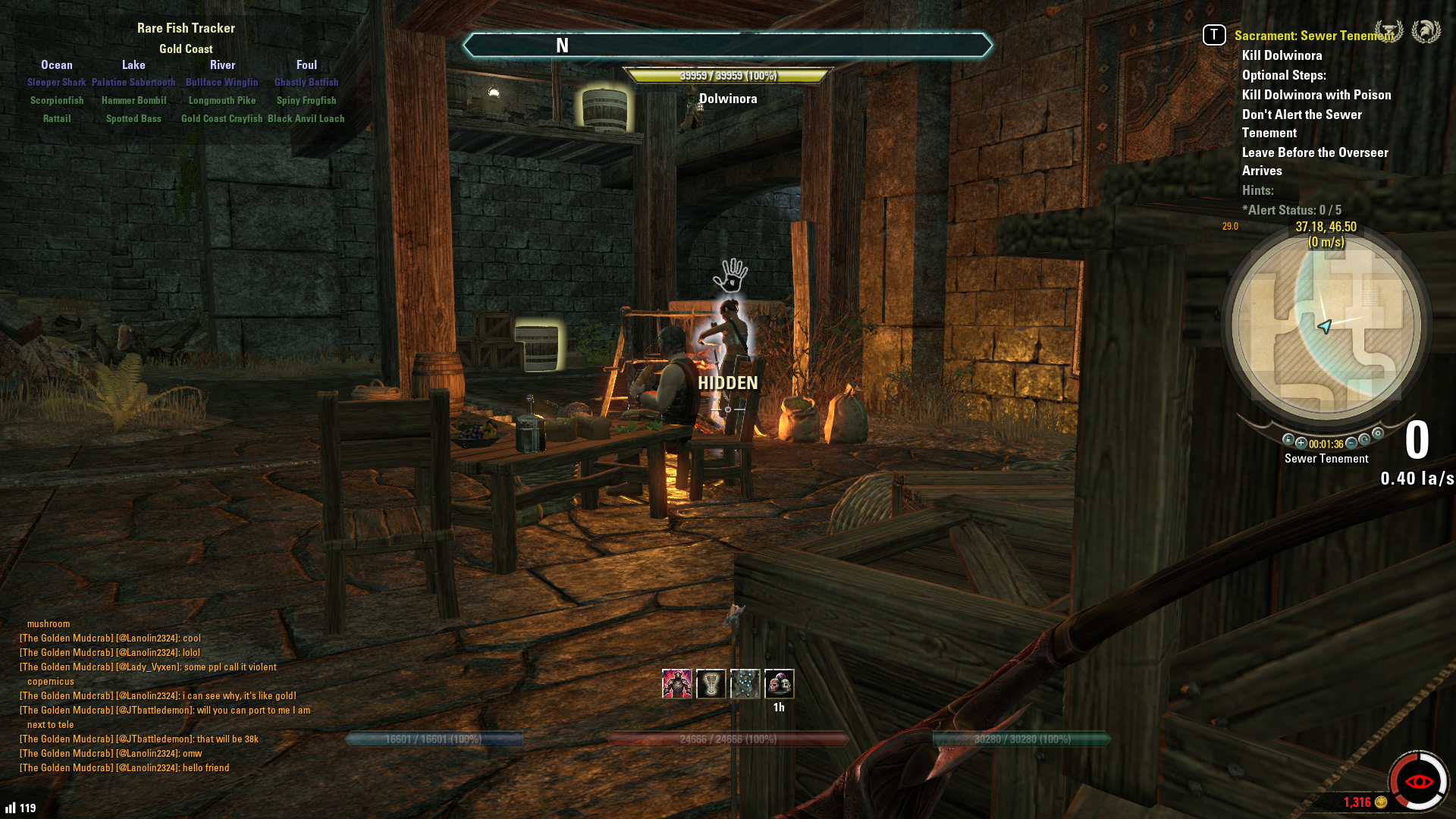Click the glowing chalice buff icon

[711, 684]
